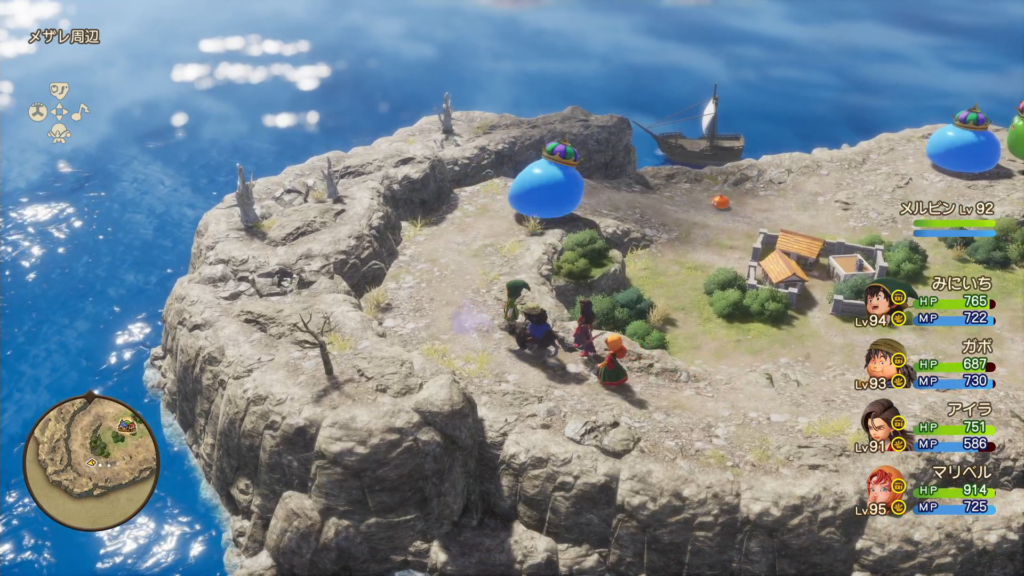Activate the round three-pronged shortcut icon
This screenshot has height=576, width=1024.
pyautogui.click(x=38, y=112)
